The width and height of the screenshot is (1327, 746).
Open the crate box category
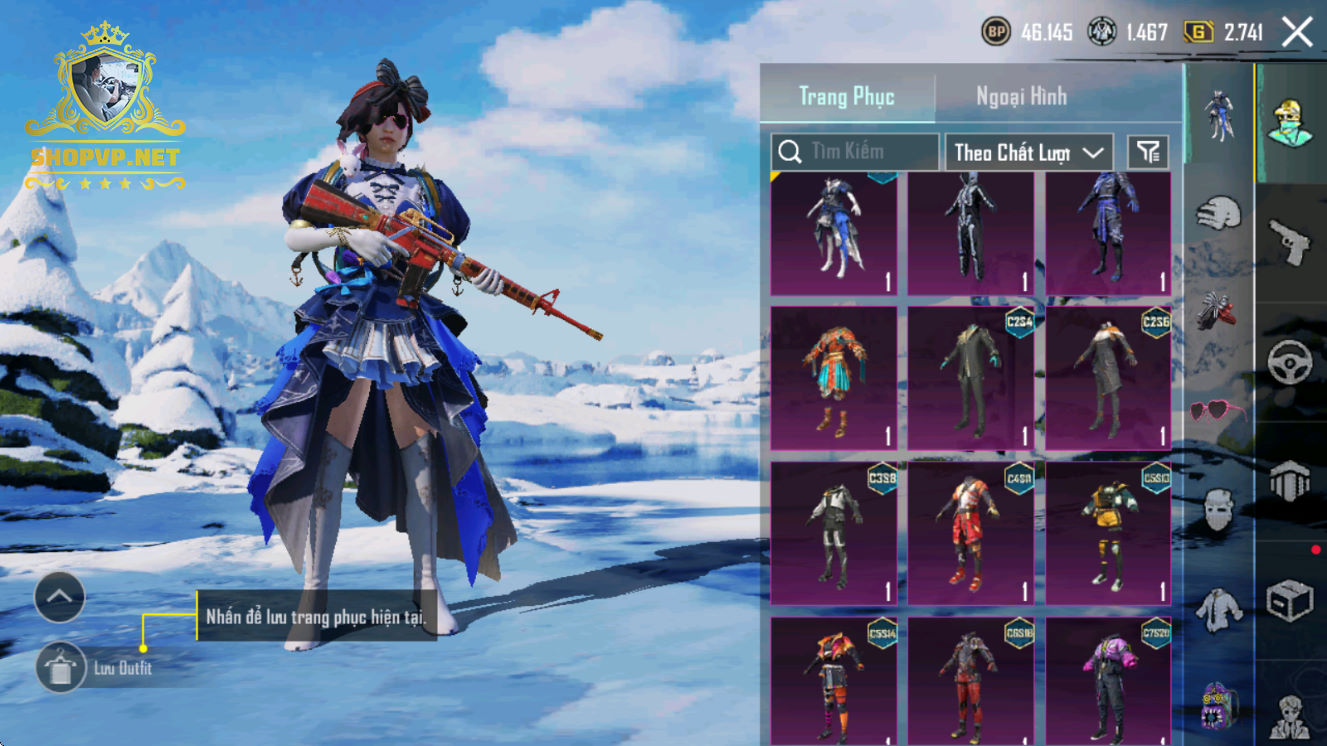(x=1290, y=600)
